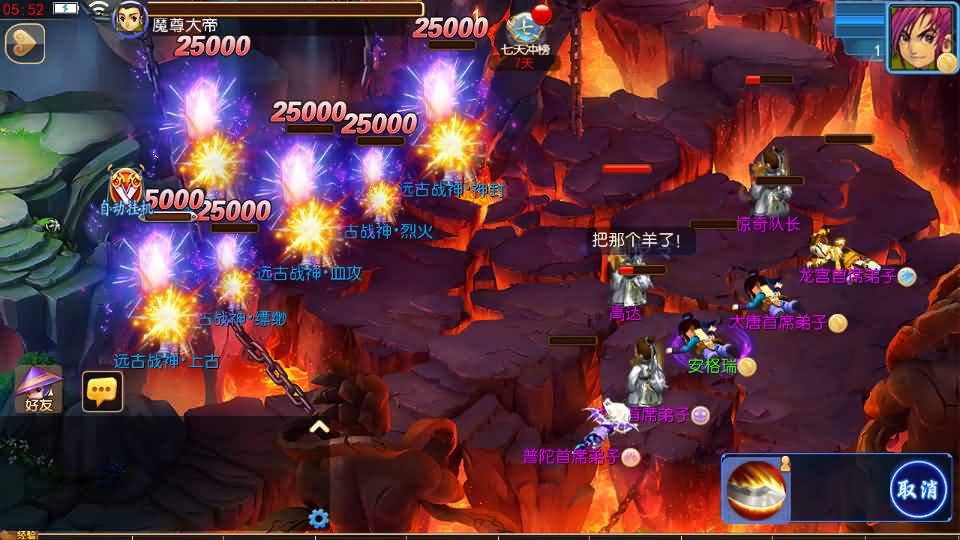Open the 七天冲榜 seven-day ranking event
This screenshot has height=540, width=960.
(x=524, y=38)
